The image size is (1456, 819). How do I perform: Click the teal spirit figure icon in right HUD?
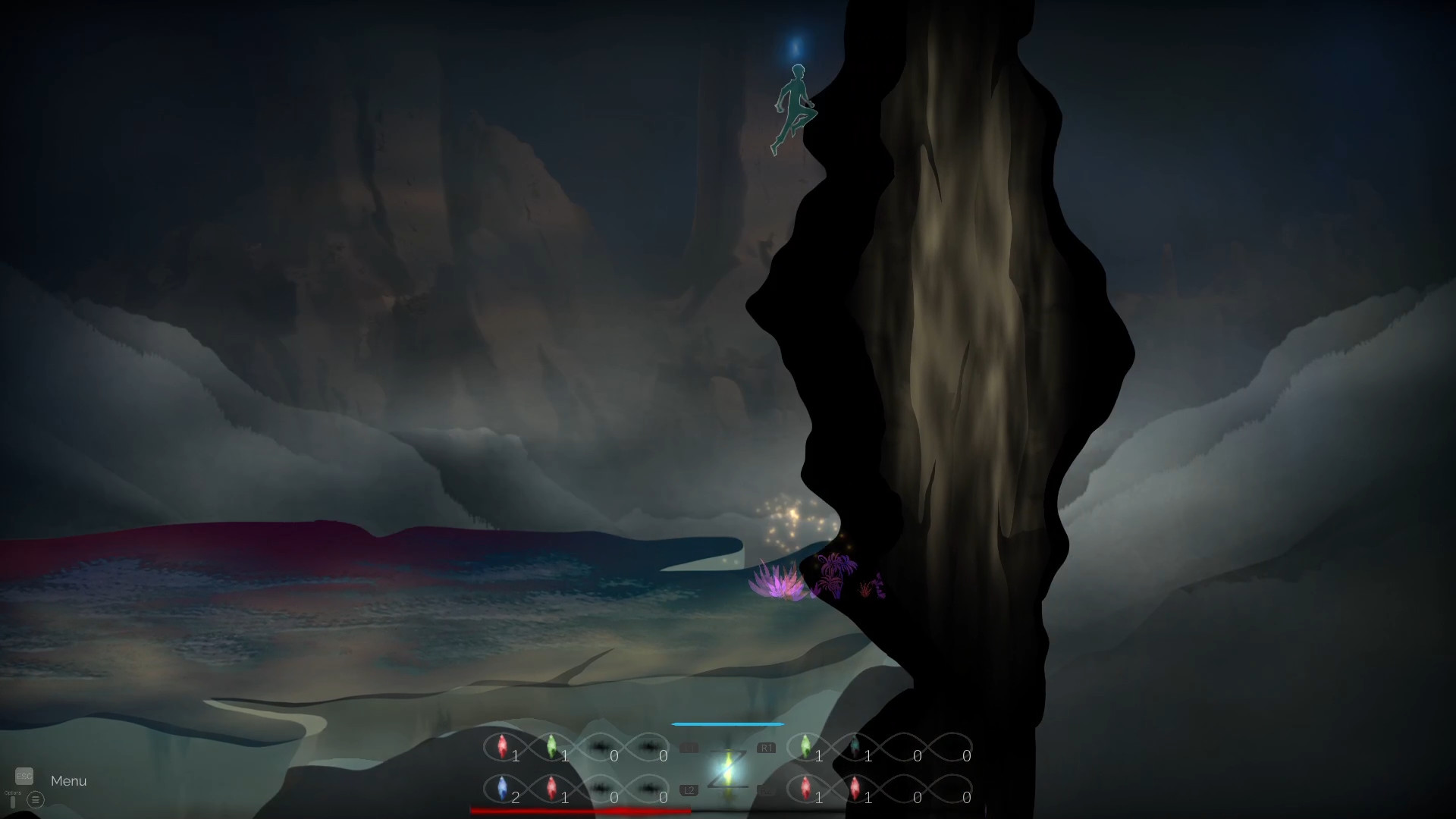855,747
